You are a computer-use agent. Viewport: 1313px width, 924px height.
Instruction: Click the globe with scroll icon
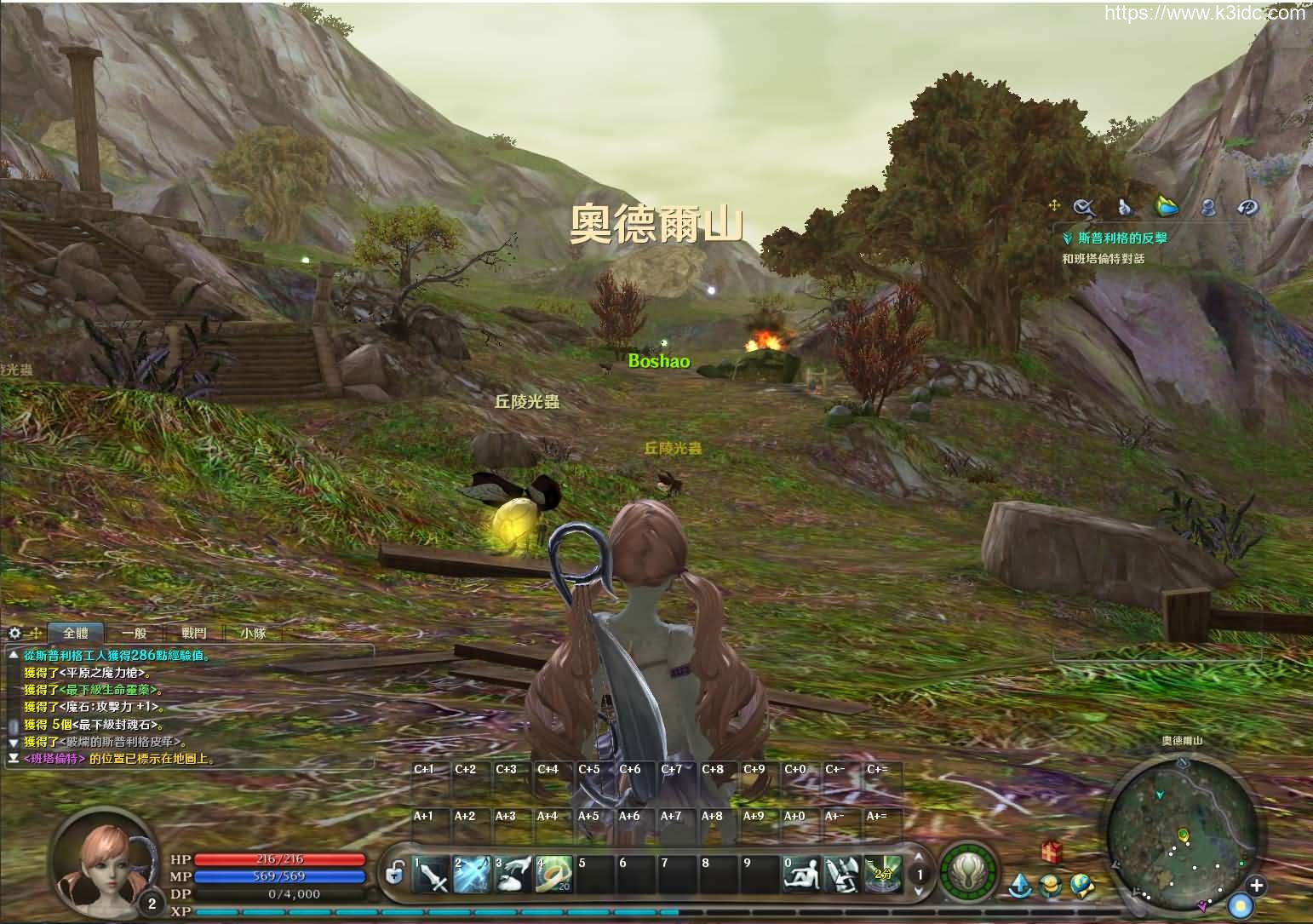pyautogui.click(x=1081, y=886)
